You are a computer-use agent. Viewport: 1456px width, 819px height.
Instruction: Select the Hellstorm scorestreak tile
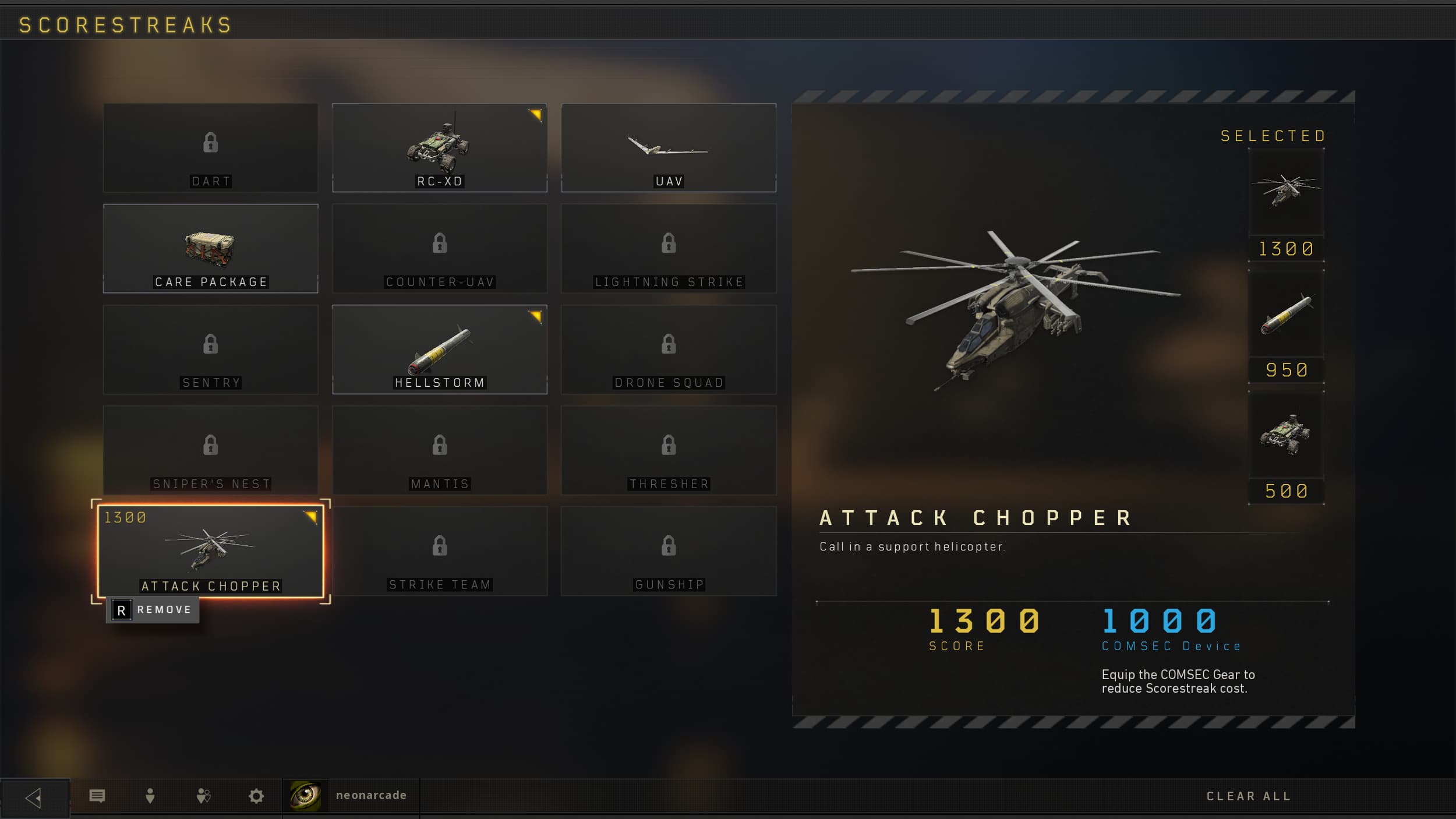pyautogui.click(x=440, y=348)
